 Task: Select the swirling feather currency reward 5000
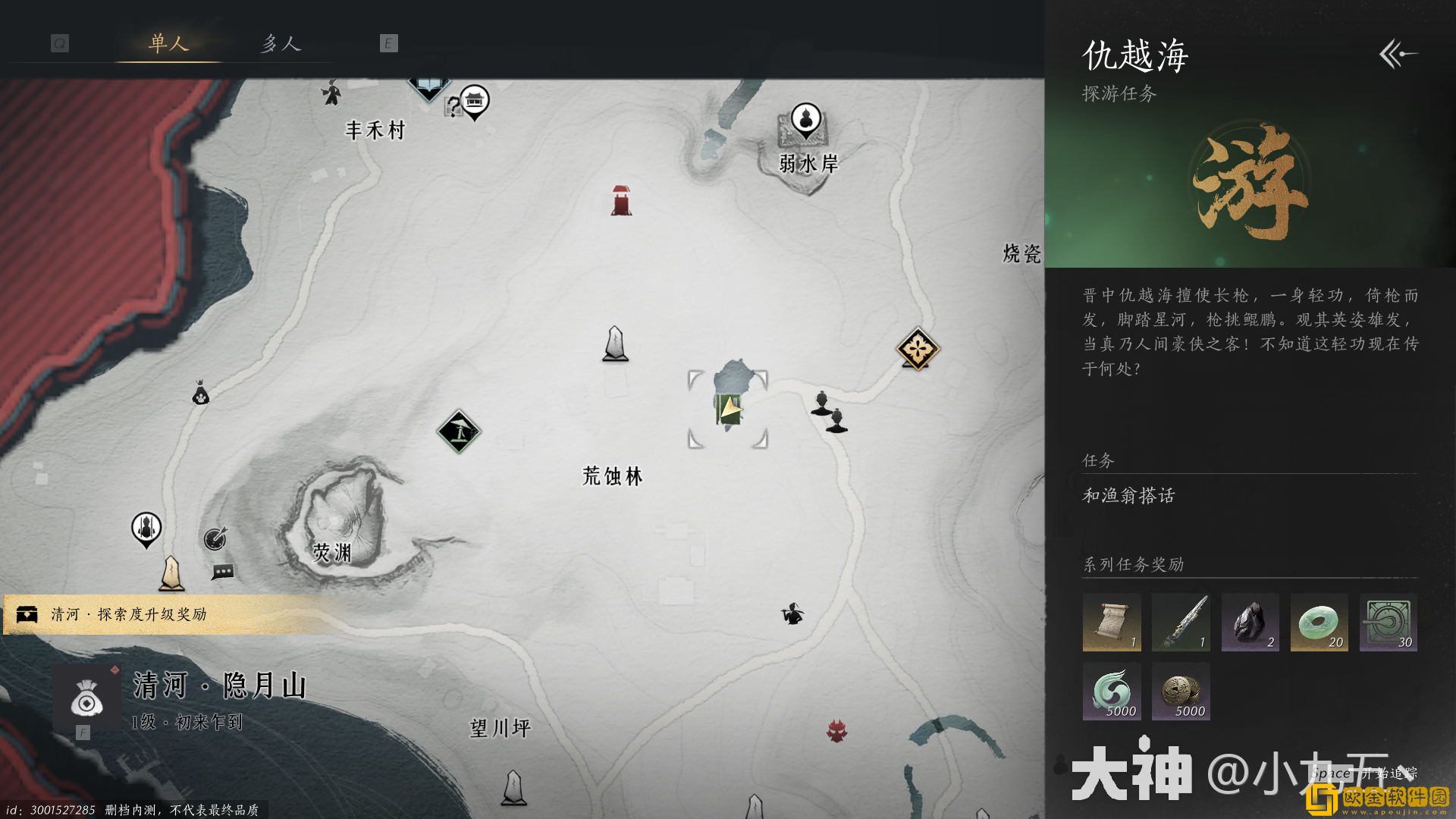point(1112,691)
